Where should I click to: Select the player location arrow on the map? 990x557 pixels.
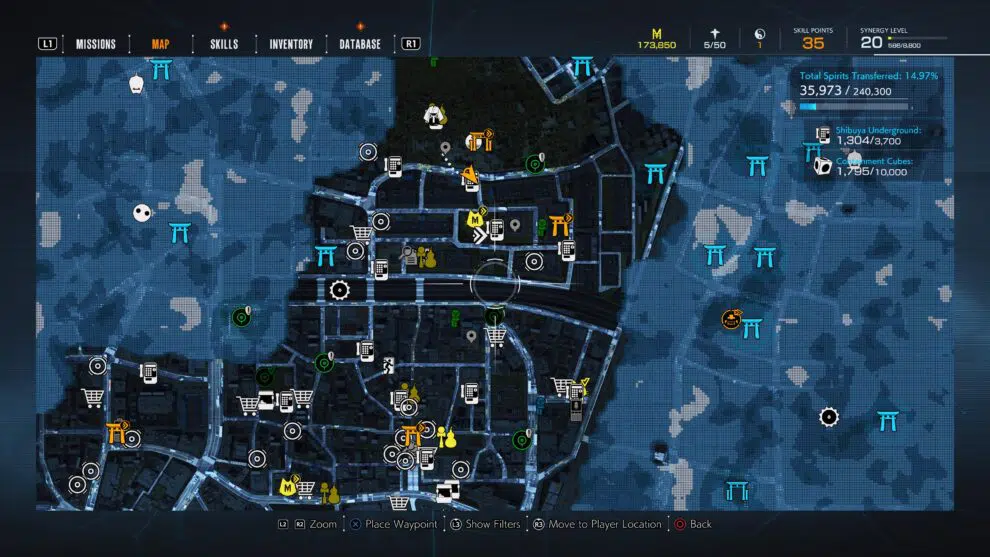482,236
